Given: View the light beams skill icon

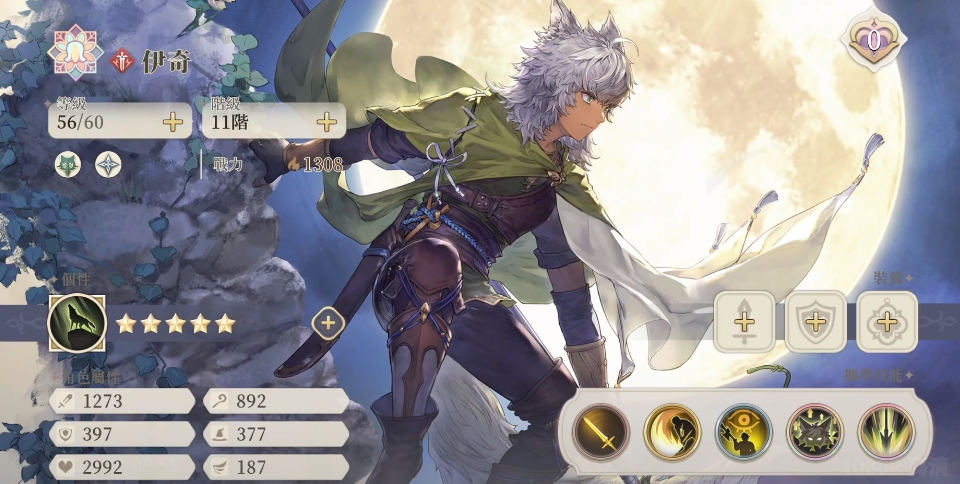Looking at the screenshot, I should 886,432.
